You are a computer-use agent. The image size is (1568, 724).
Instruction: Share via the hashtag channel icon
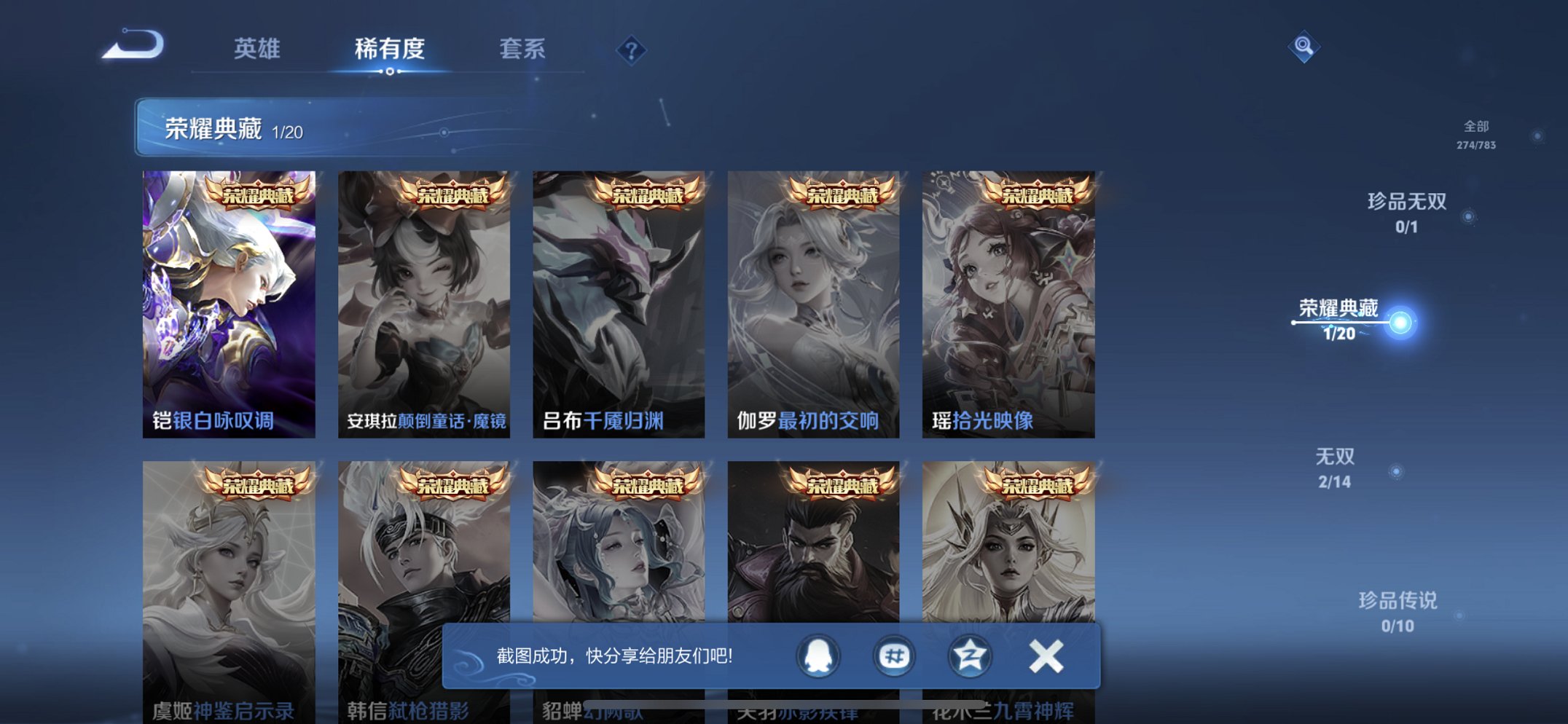[893, 655]
